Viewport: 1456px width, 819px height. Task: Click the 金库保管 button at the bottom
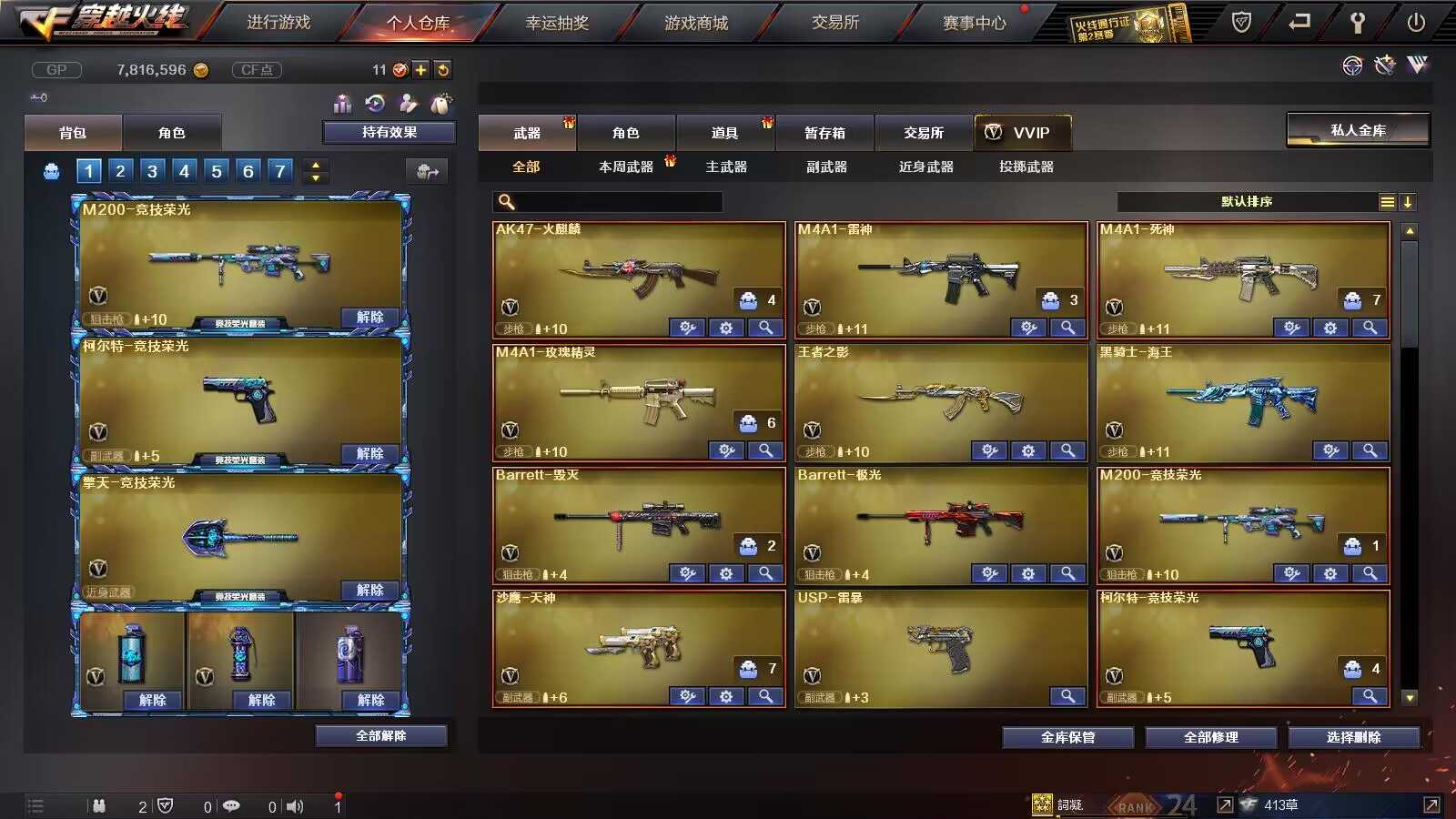1067,737
